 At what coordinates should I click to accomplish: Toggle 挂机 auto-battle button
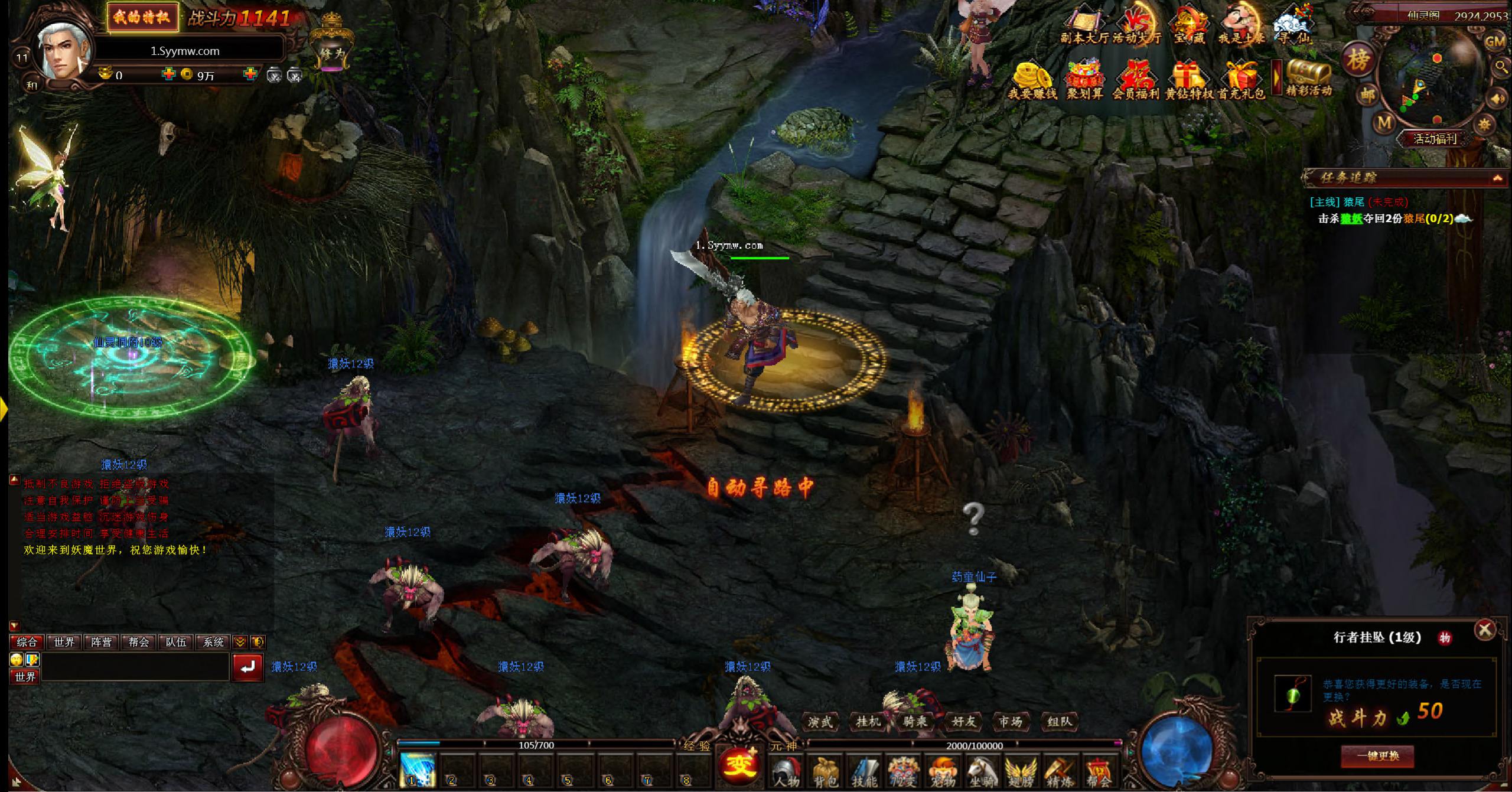click(868, 721)
